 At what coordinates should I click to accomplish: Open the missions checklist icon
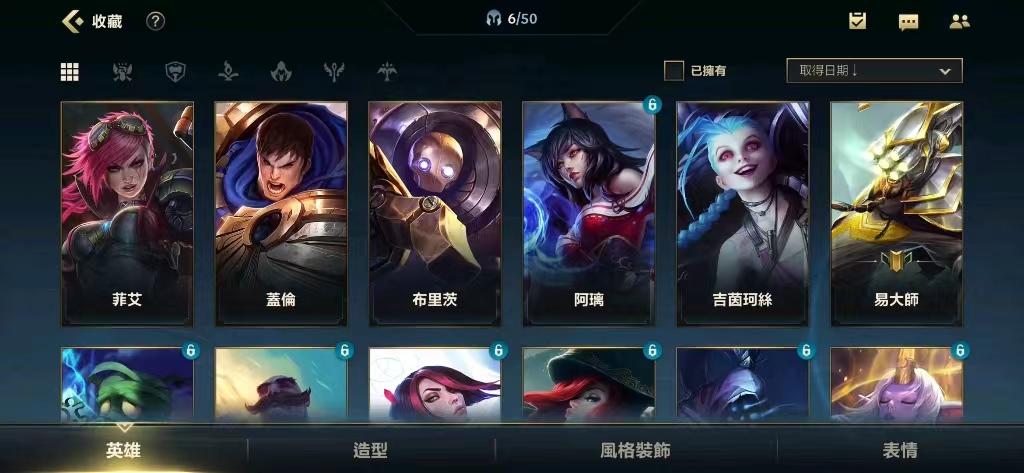[x=857, y=21]
